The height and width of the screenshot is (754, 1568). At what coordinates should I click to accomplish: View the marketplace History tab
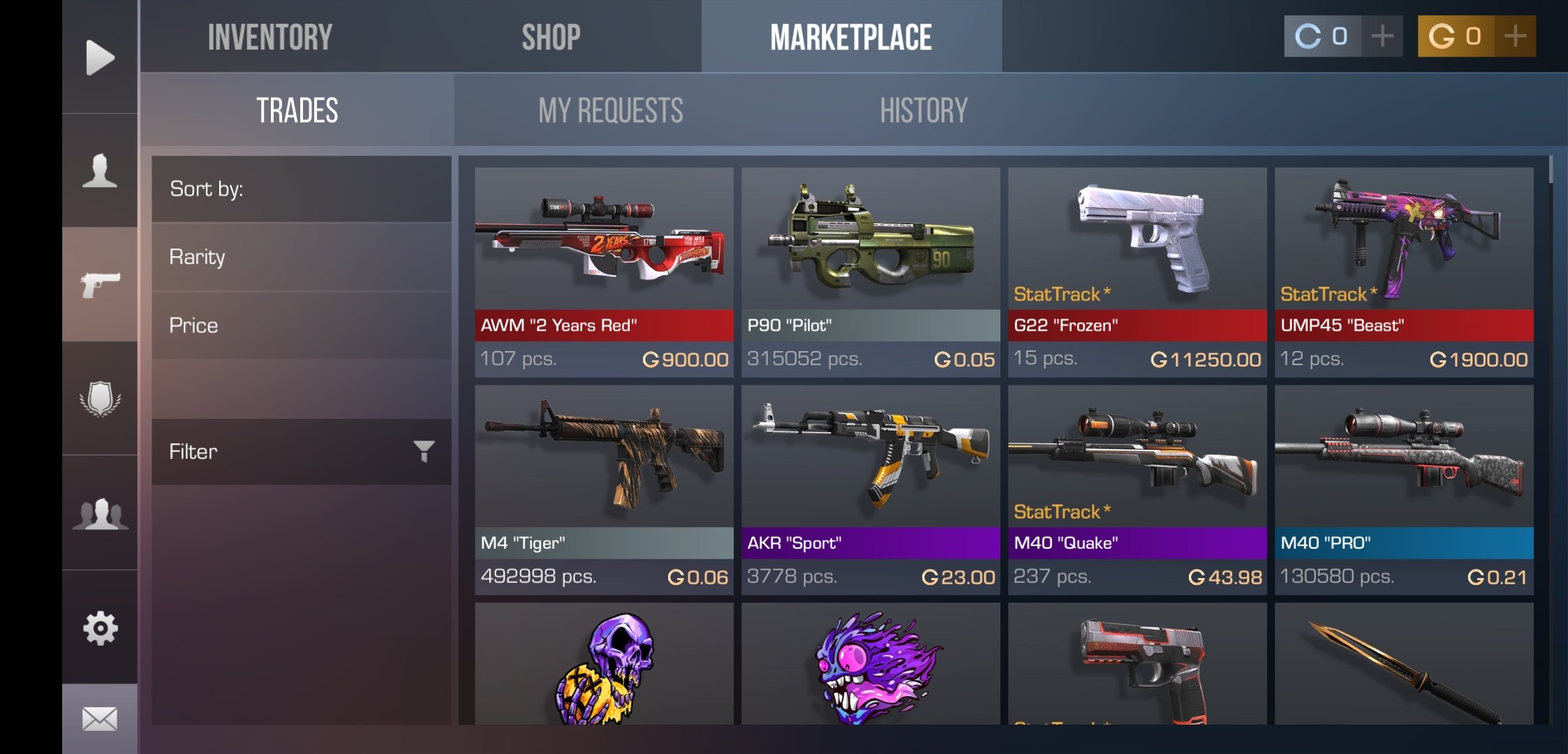coord(923,110)
